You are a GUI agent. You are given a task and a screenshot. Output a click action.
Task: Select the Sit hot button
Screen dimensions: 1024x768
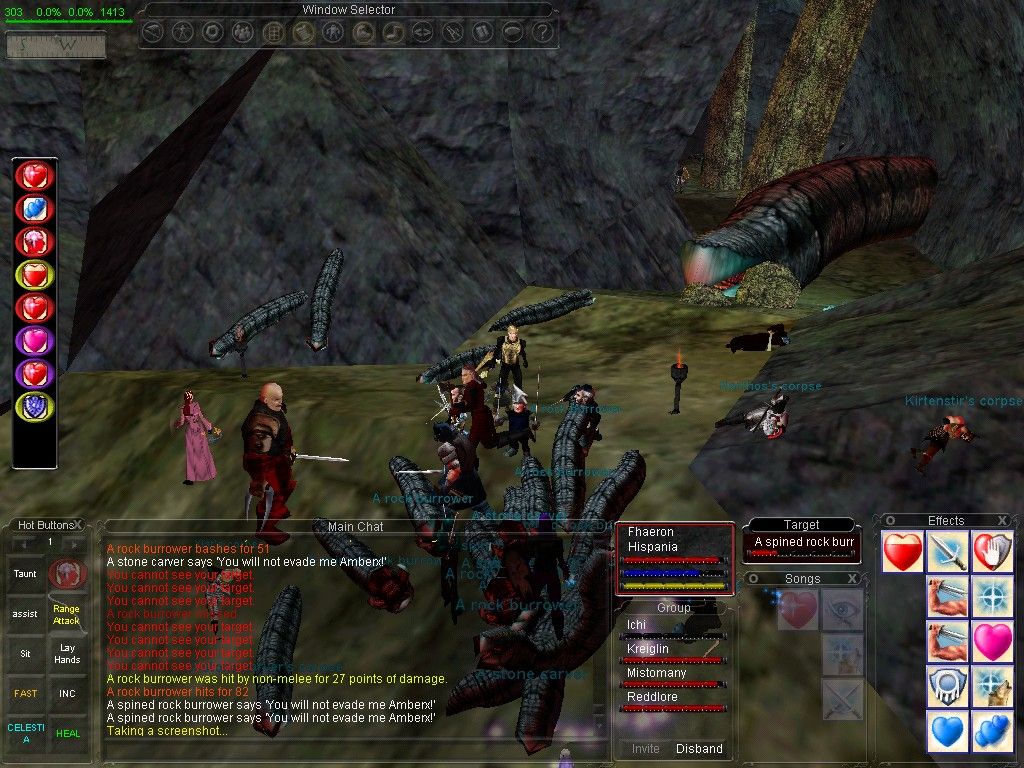point(24,652)
